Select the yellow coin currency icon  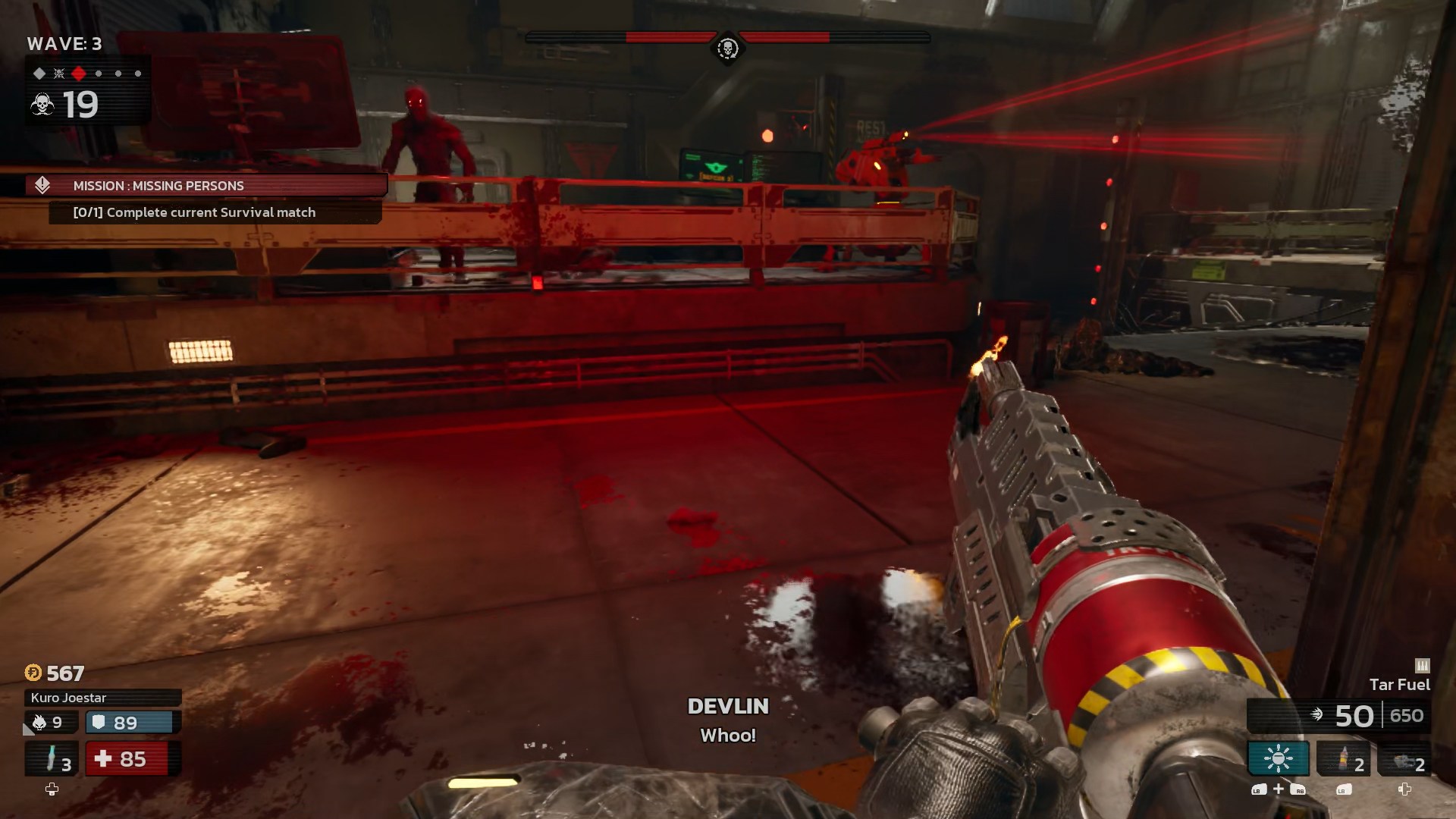pyautogui.click(x=33, y=673)
